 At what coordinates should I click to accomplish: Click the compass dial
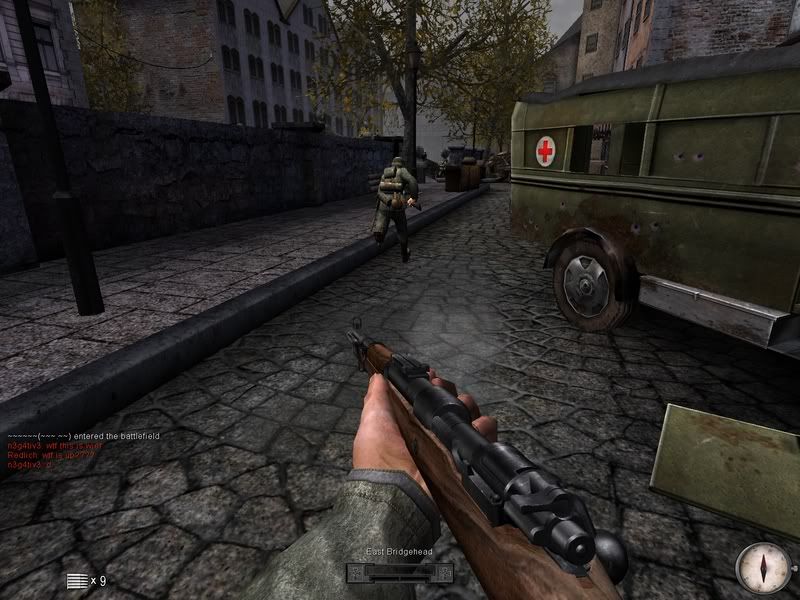(762, 568)
